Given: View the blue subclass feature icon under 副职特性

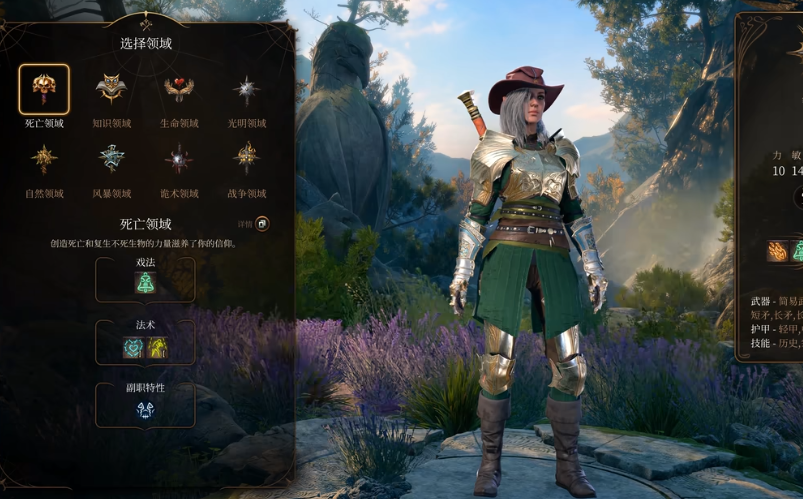Looking at the screenshot, I should (x=145, y=409).
